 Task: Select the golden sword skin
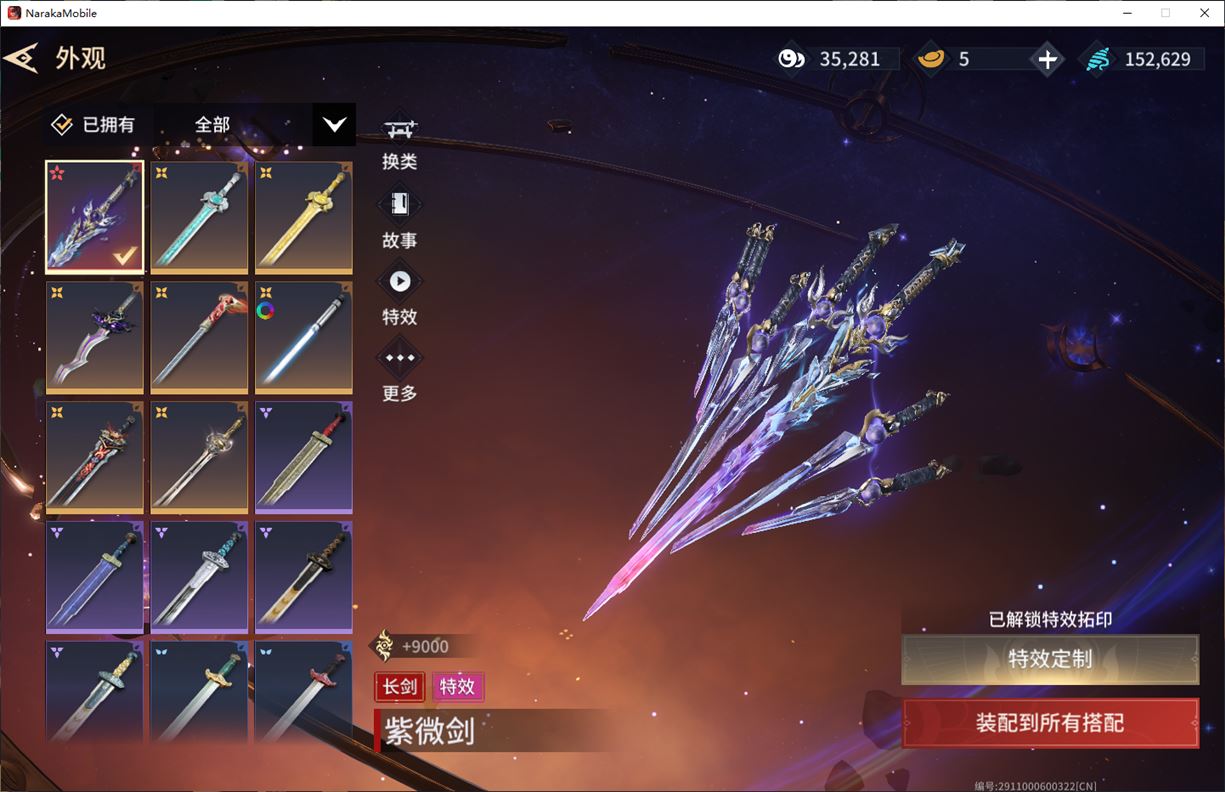(x=303, y=217)
